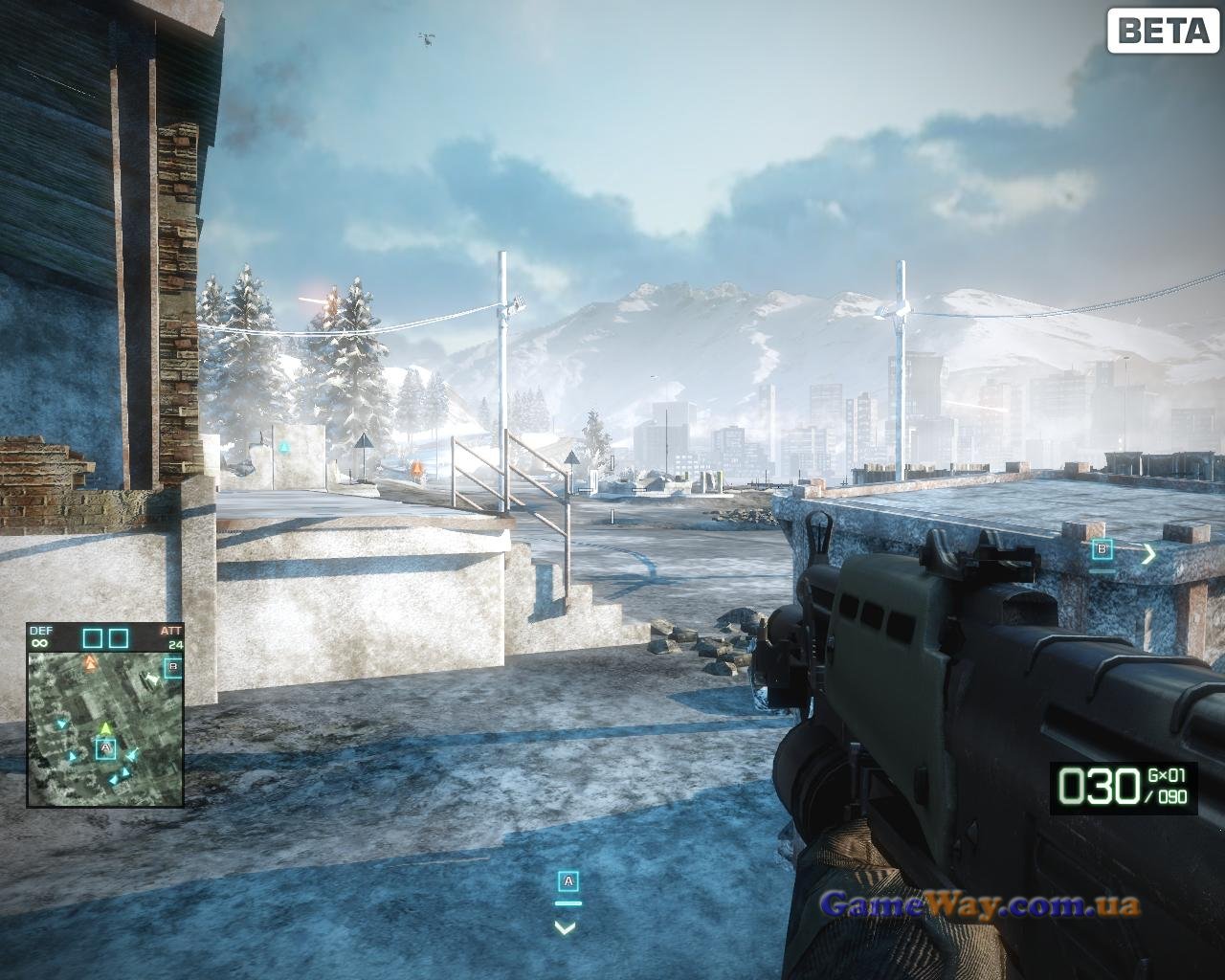Click the orange enemy marker on minimap
Viewport: 1225px width, 980px height.
pos(90,661)
